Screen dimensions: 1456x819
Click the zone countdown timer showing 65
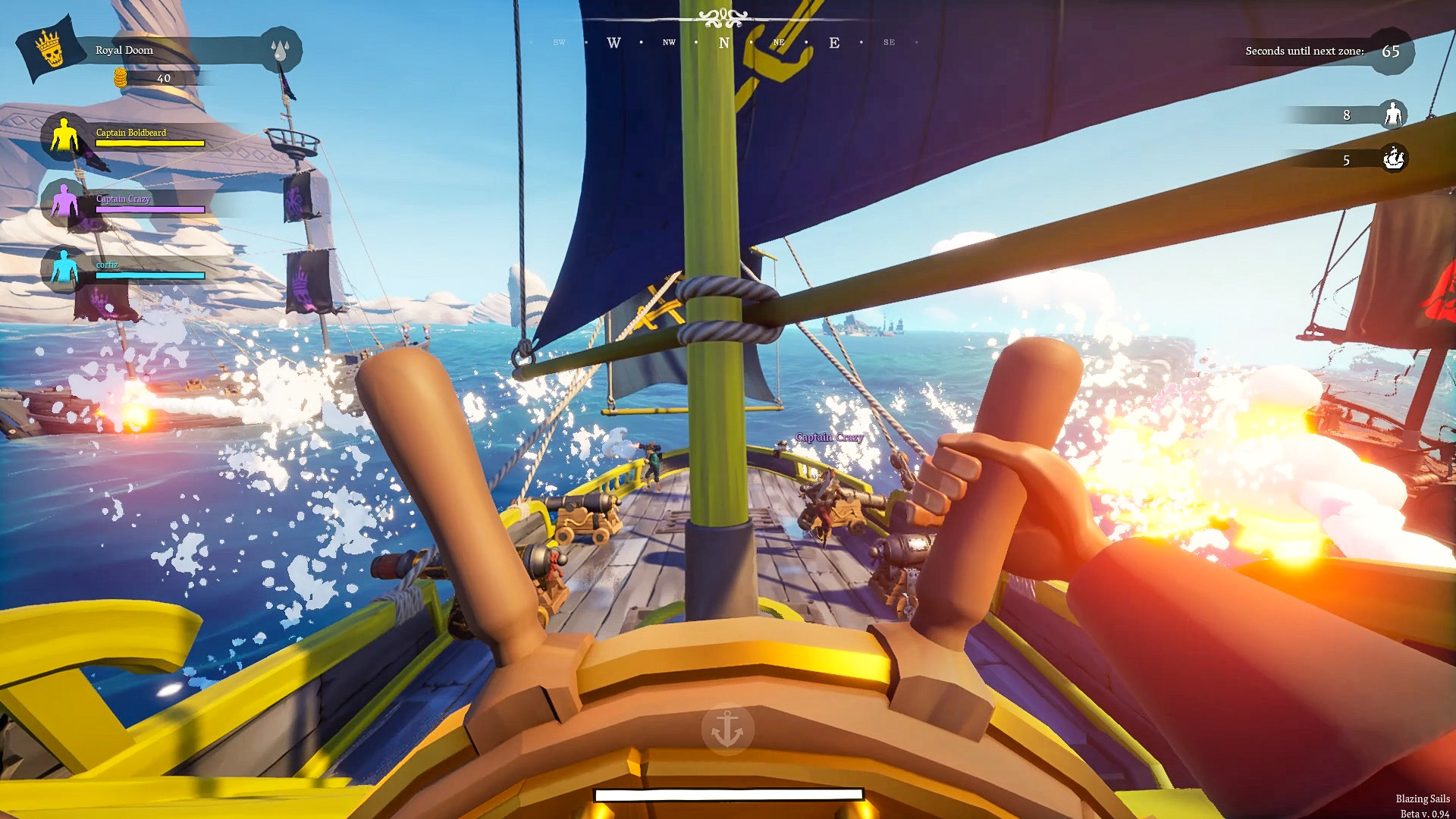coord(1390,52)
